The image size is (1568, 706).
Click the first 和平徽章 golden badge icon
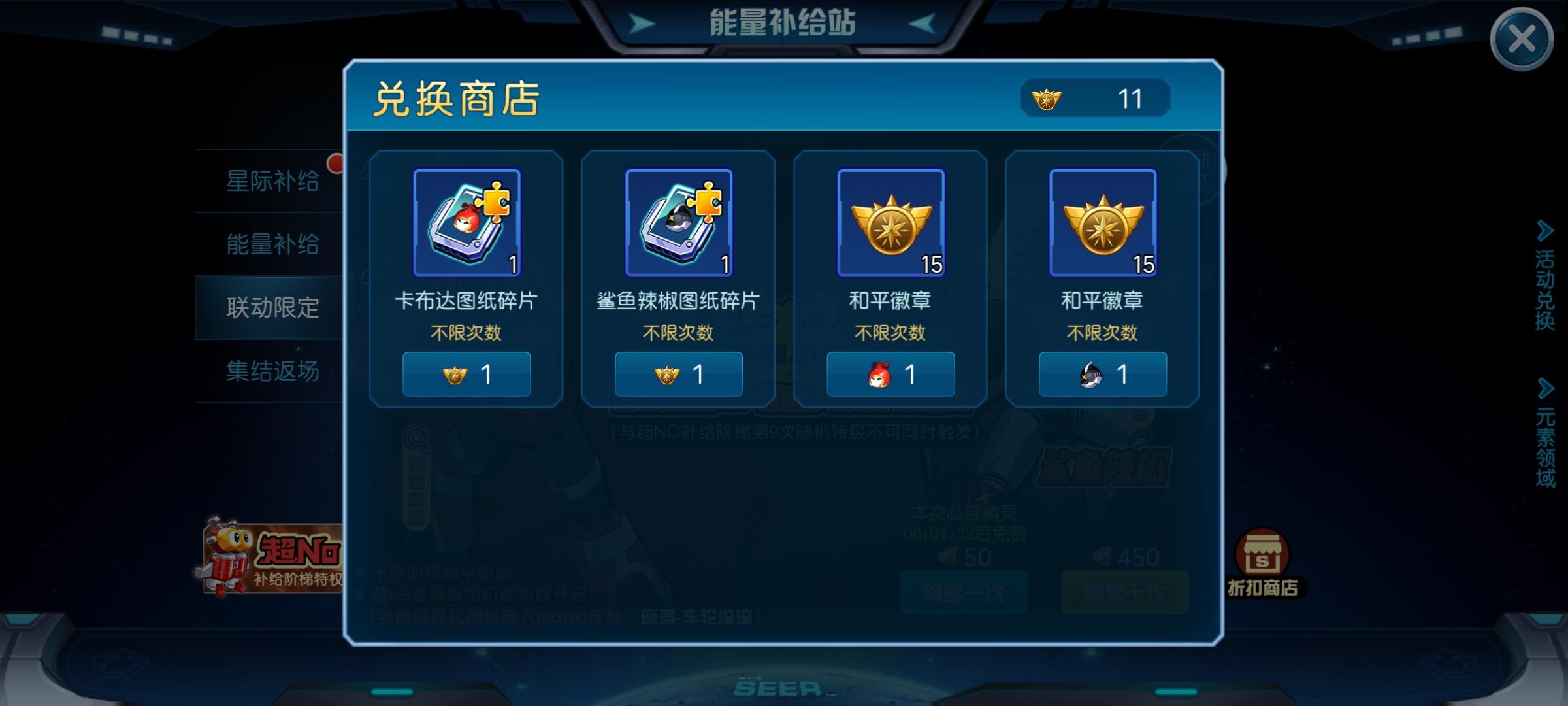(x=889, y=222)
